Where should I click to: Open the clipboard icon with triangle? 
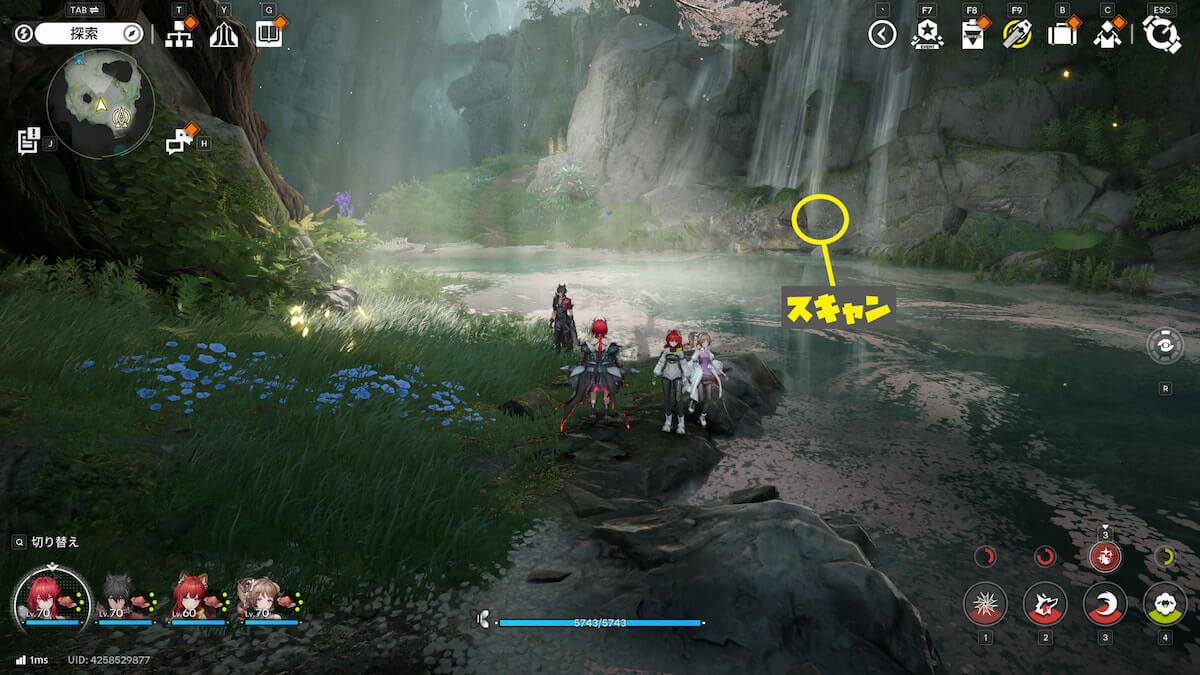tap(971, 35)
